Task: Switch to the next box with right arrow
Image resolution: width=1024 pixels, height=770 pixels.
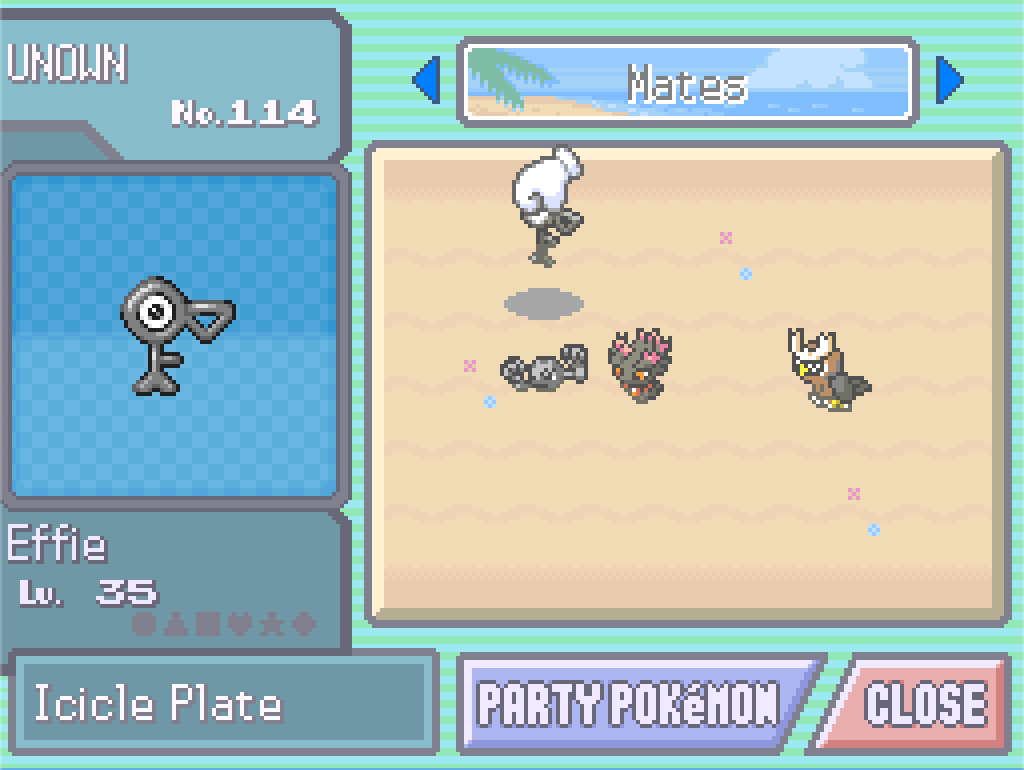Action: [948, 81]
